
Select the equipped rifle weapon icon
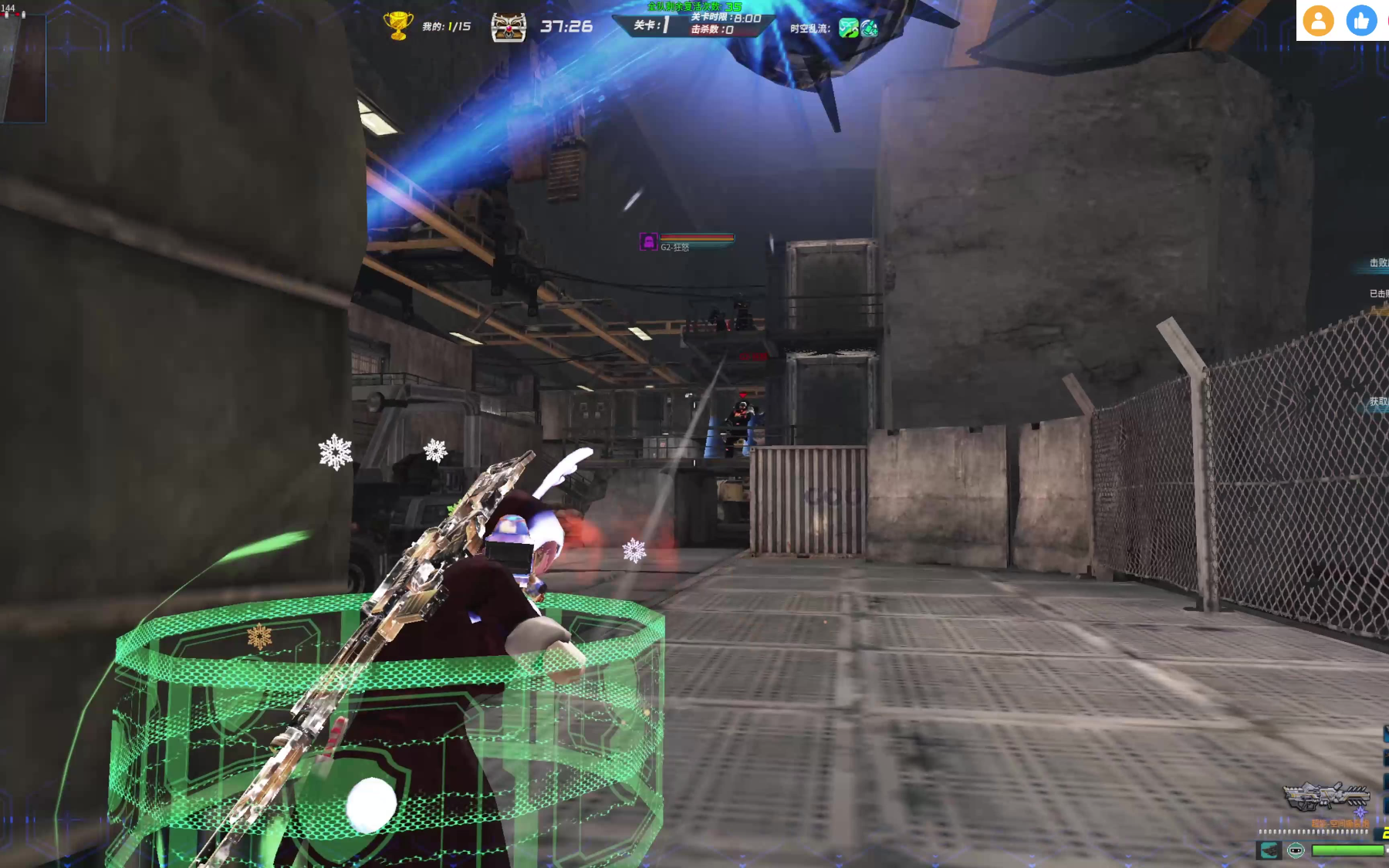(x=1325, y=796)
